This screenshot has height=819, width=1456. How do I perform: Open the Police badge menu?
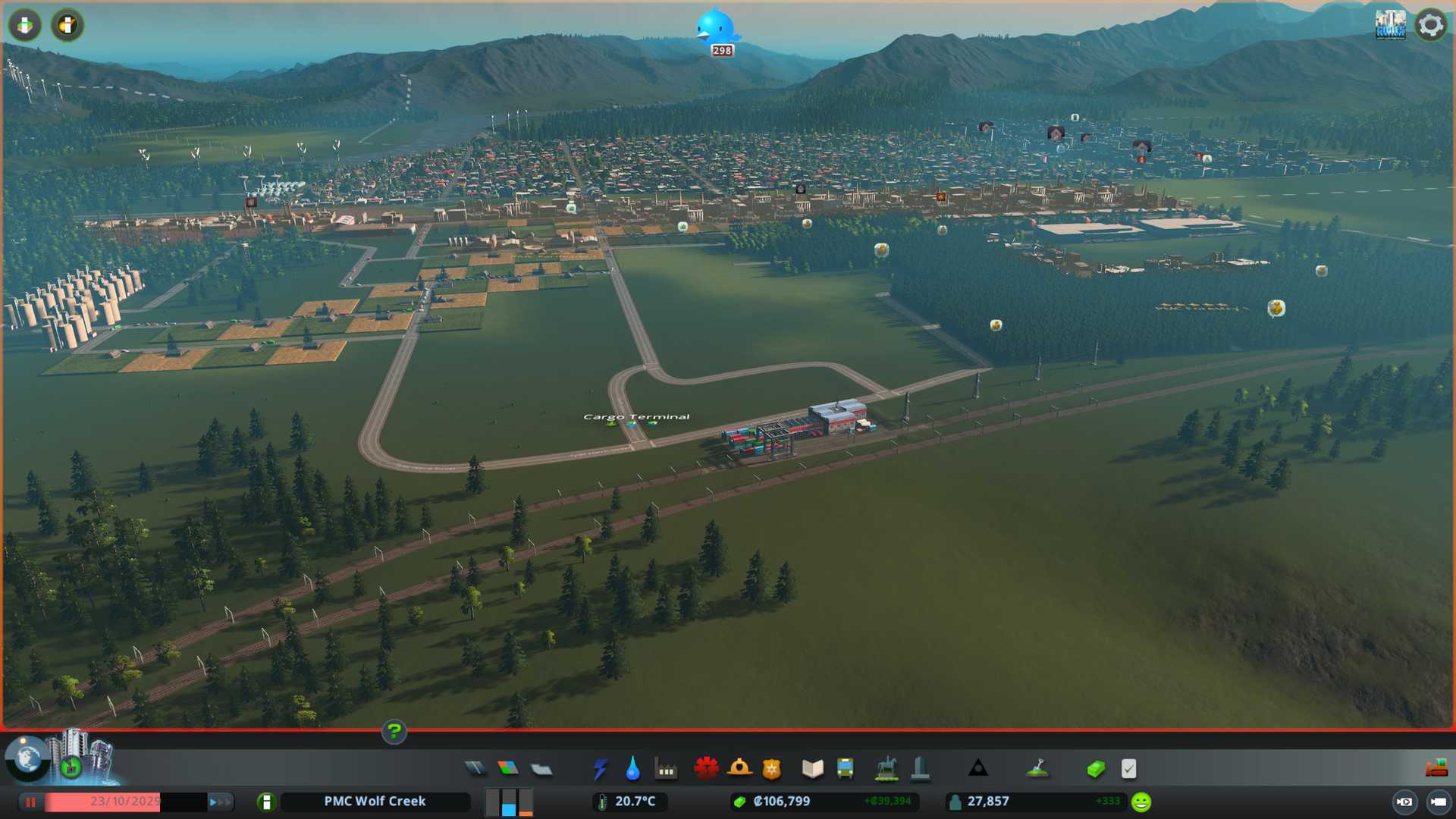[772, 769]
